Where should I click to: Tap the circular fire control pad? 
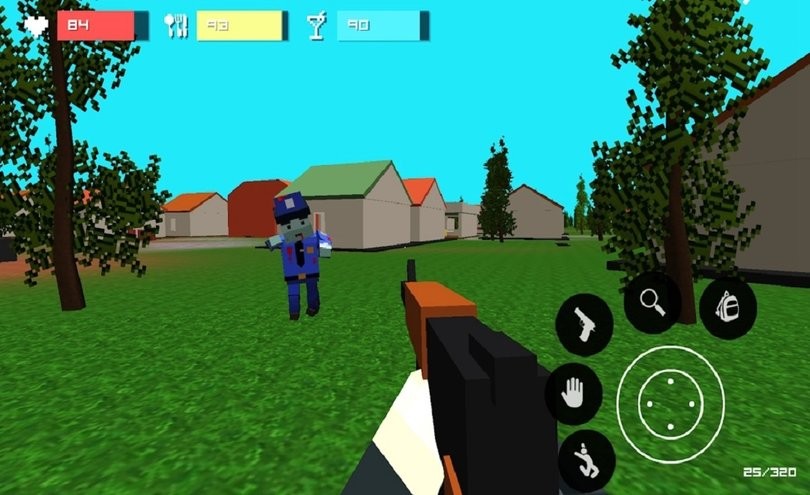[x=669, y=403]
